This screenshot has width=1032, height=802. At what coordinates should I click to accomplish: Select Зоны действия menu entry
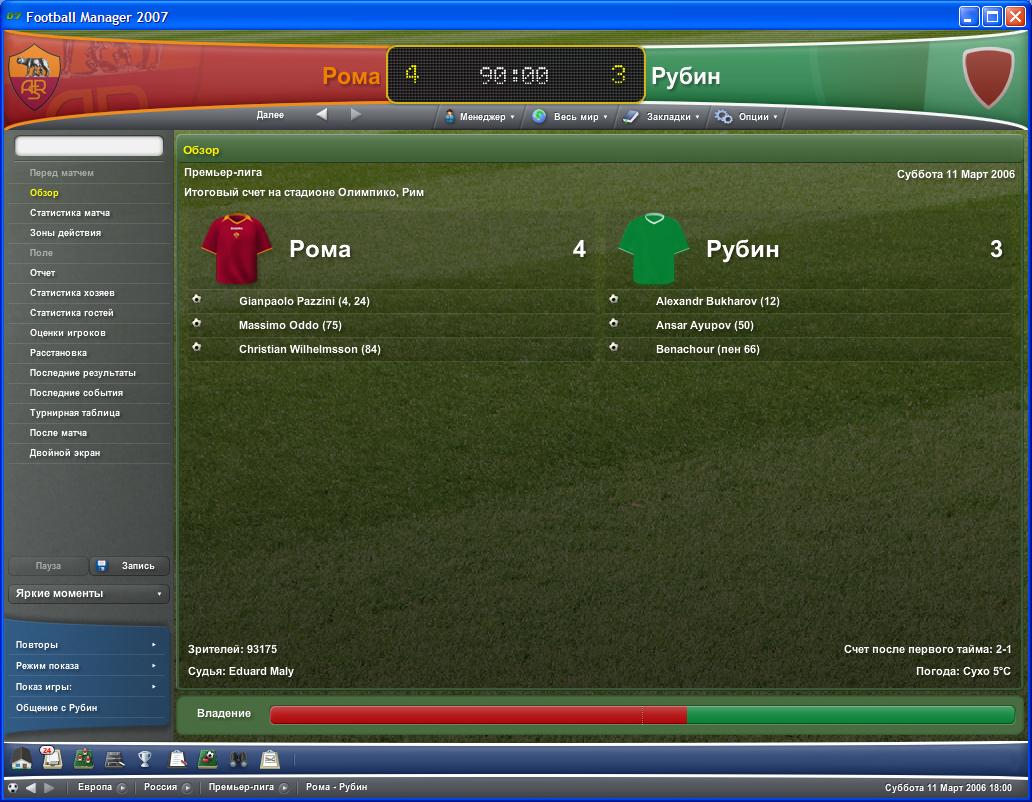65,233
